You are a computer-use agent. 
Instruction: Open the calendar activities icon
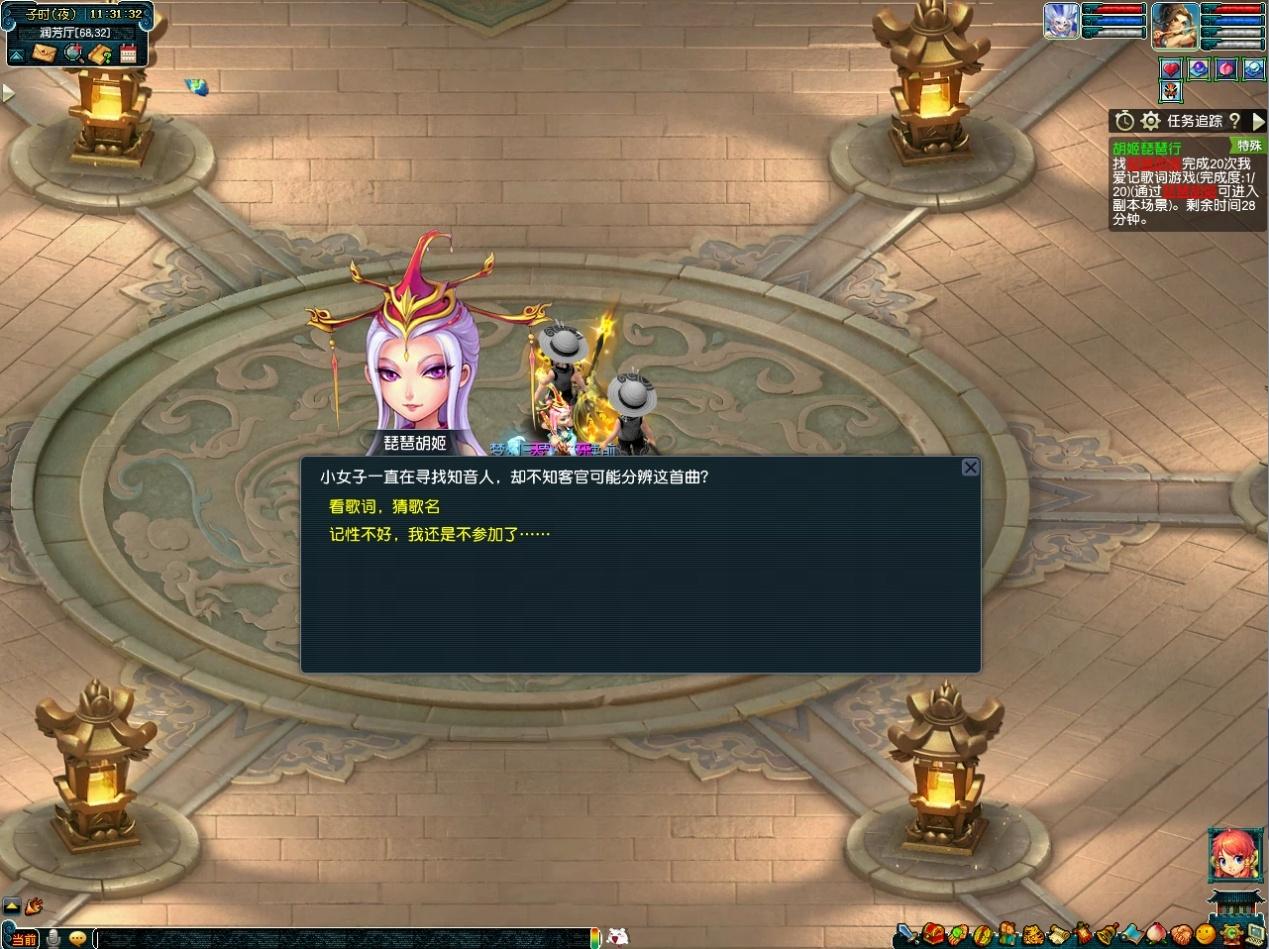(x=128, y=54)
